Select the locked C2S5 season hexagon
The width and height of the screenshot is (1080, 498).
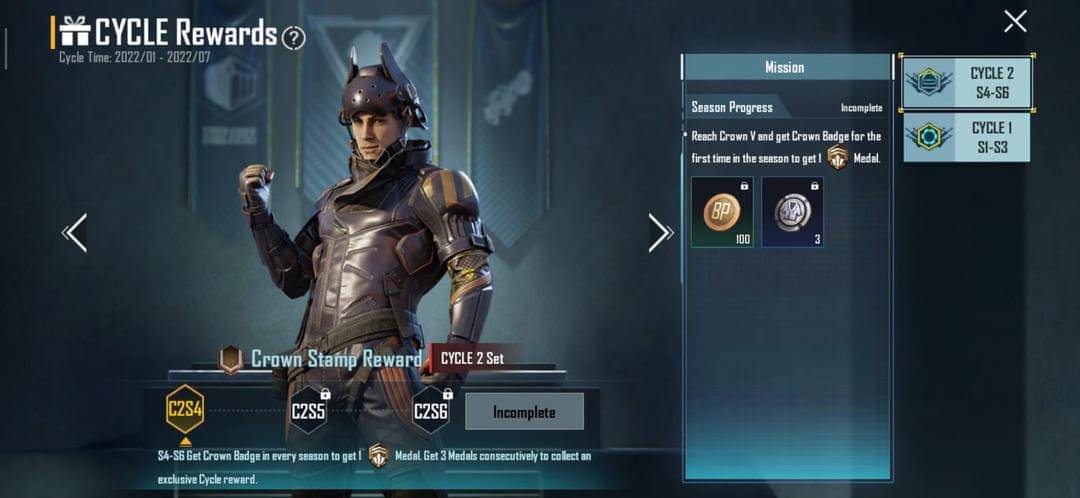point(308,411)
